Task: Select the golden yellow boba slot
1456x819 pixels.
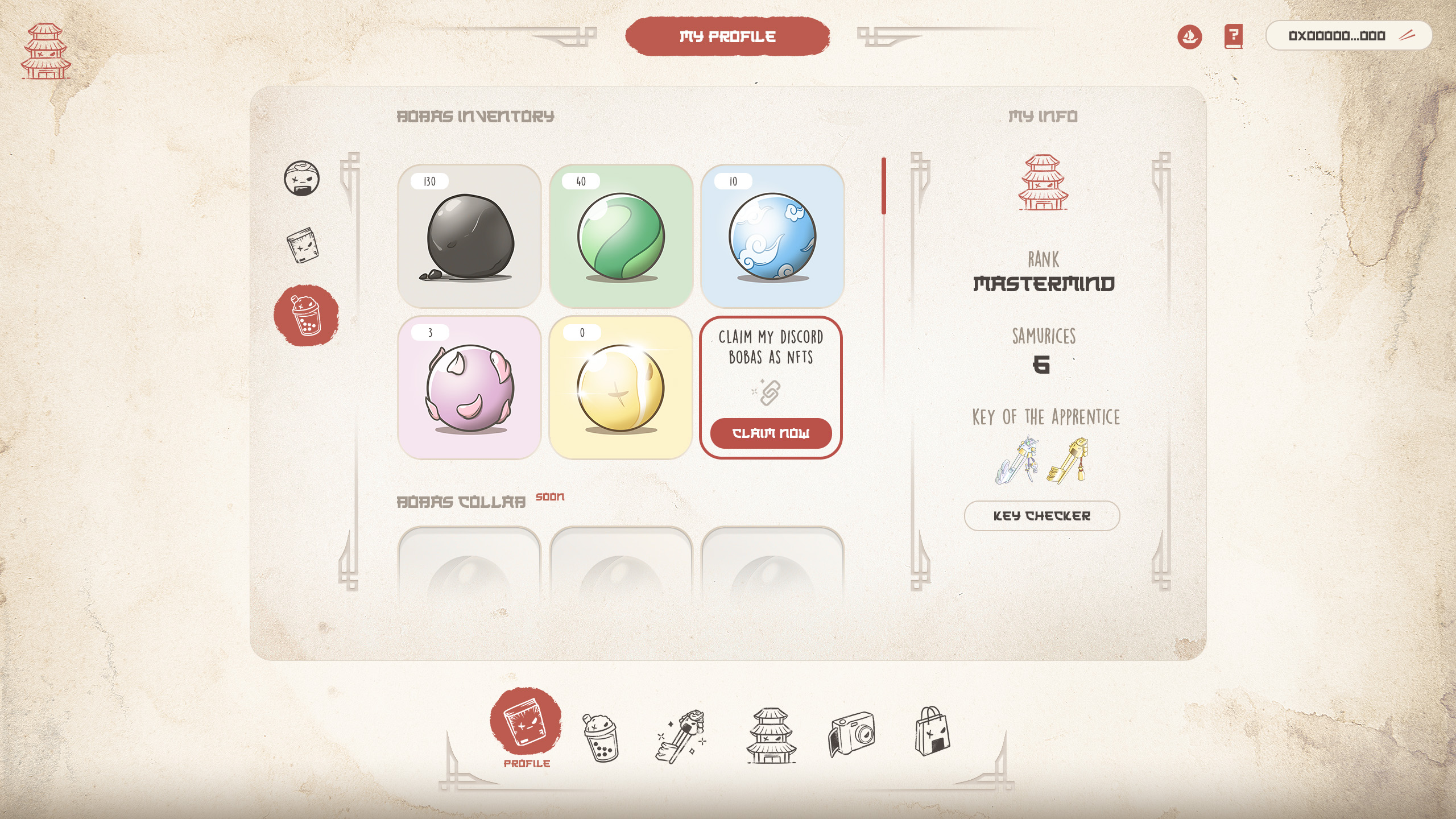Action: (x=621, y=387)
